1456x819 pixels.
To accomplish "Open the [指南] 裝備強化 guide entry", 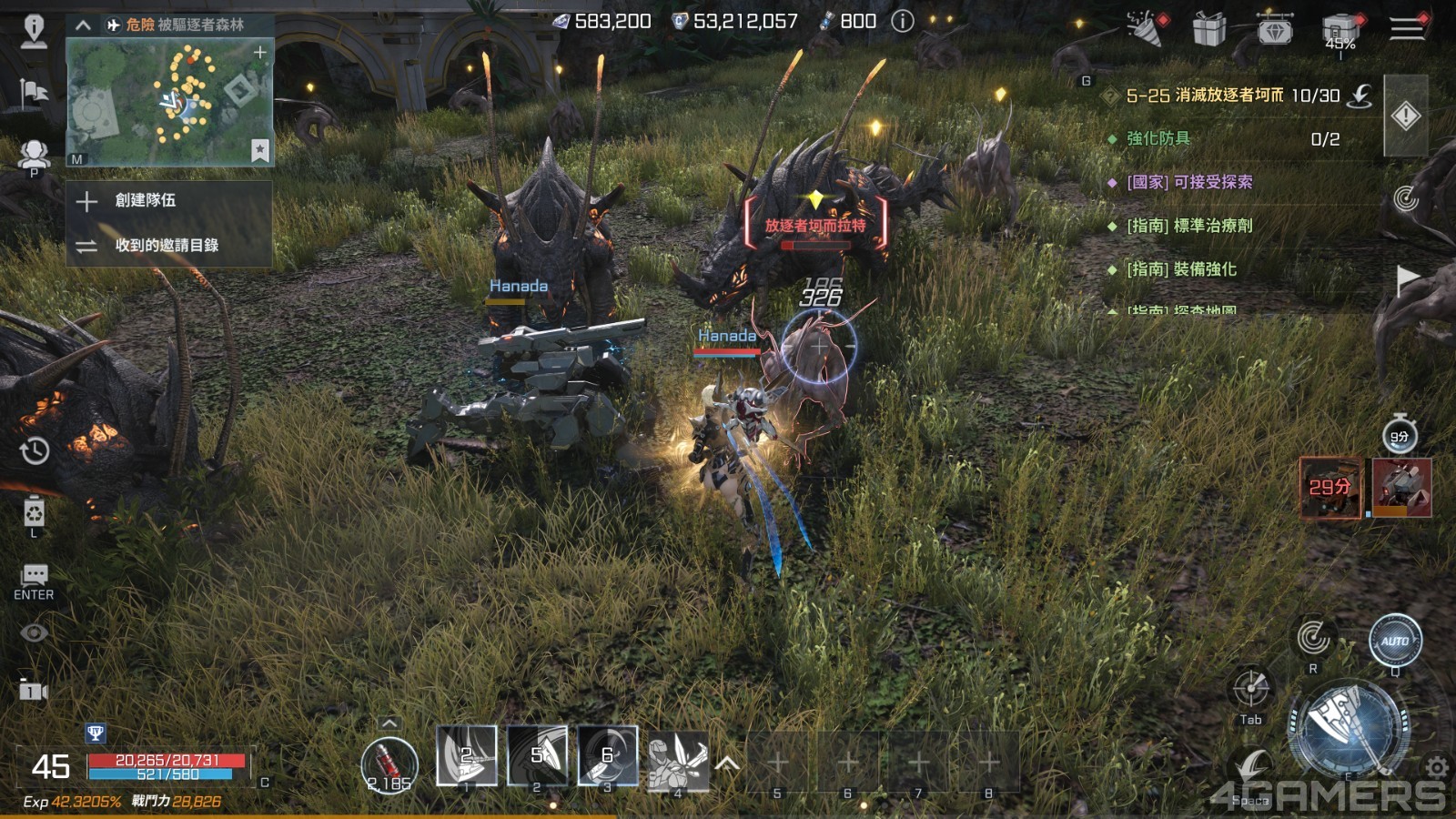I will pyautogui.click(x=1181, y=269).
